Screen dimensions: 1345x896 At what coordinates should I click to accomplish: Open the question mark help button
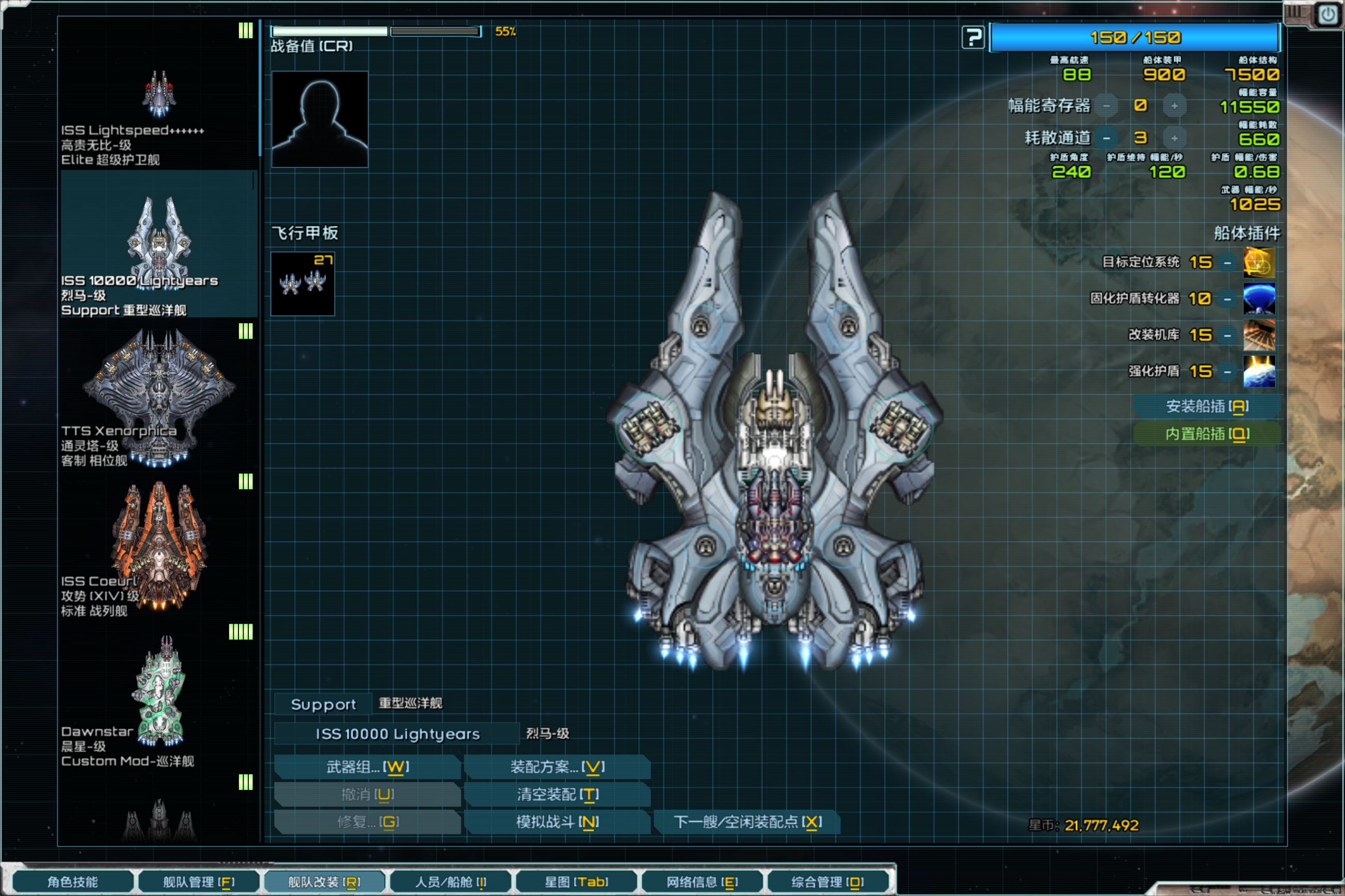[973, 38]
